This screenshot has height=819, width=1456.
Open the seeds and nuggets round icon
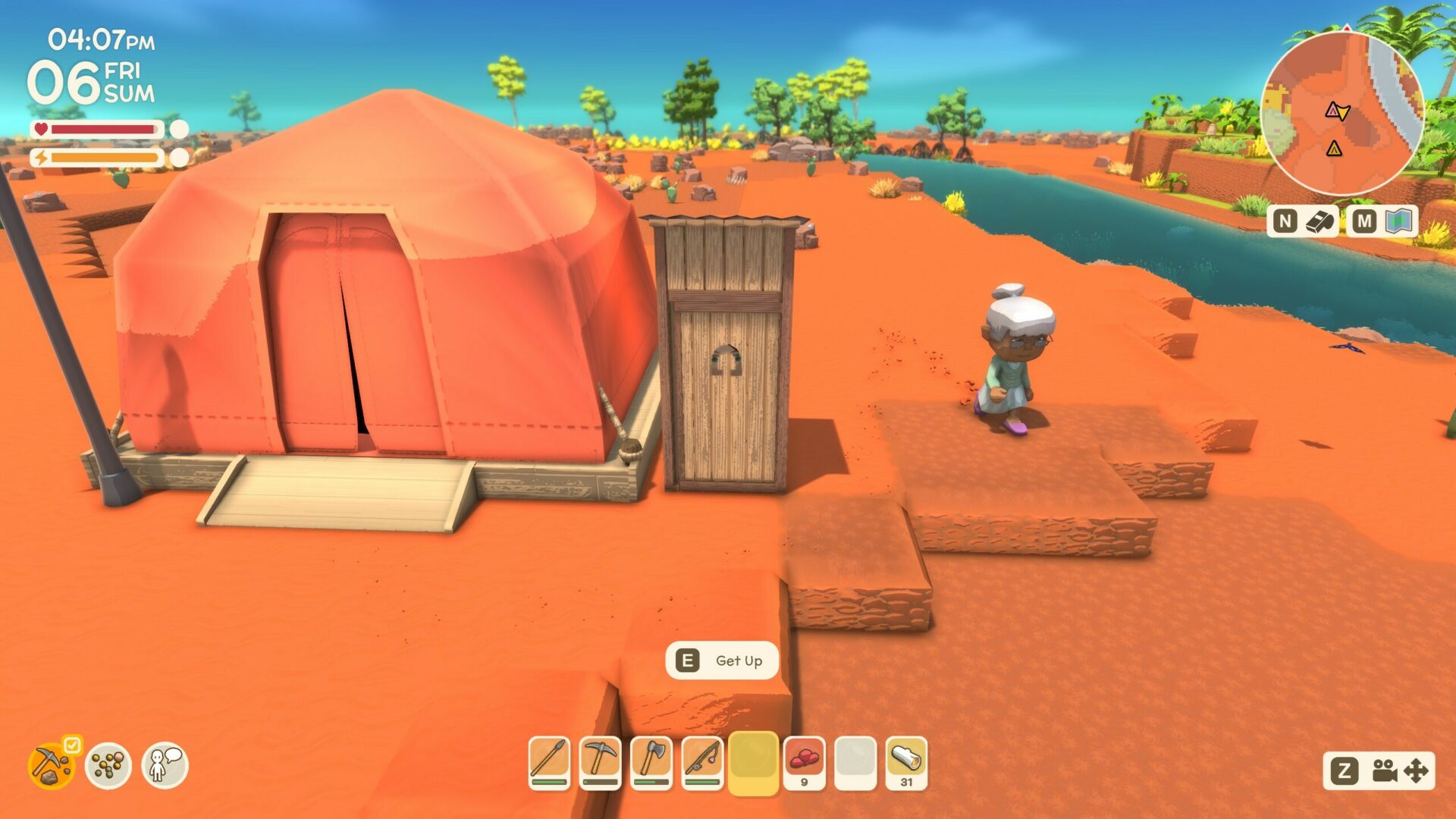click(108, 765)
